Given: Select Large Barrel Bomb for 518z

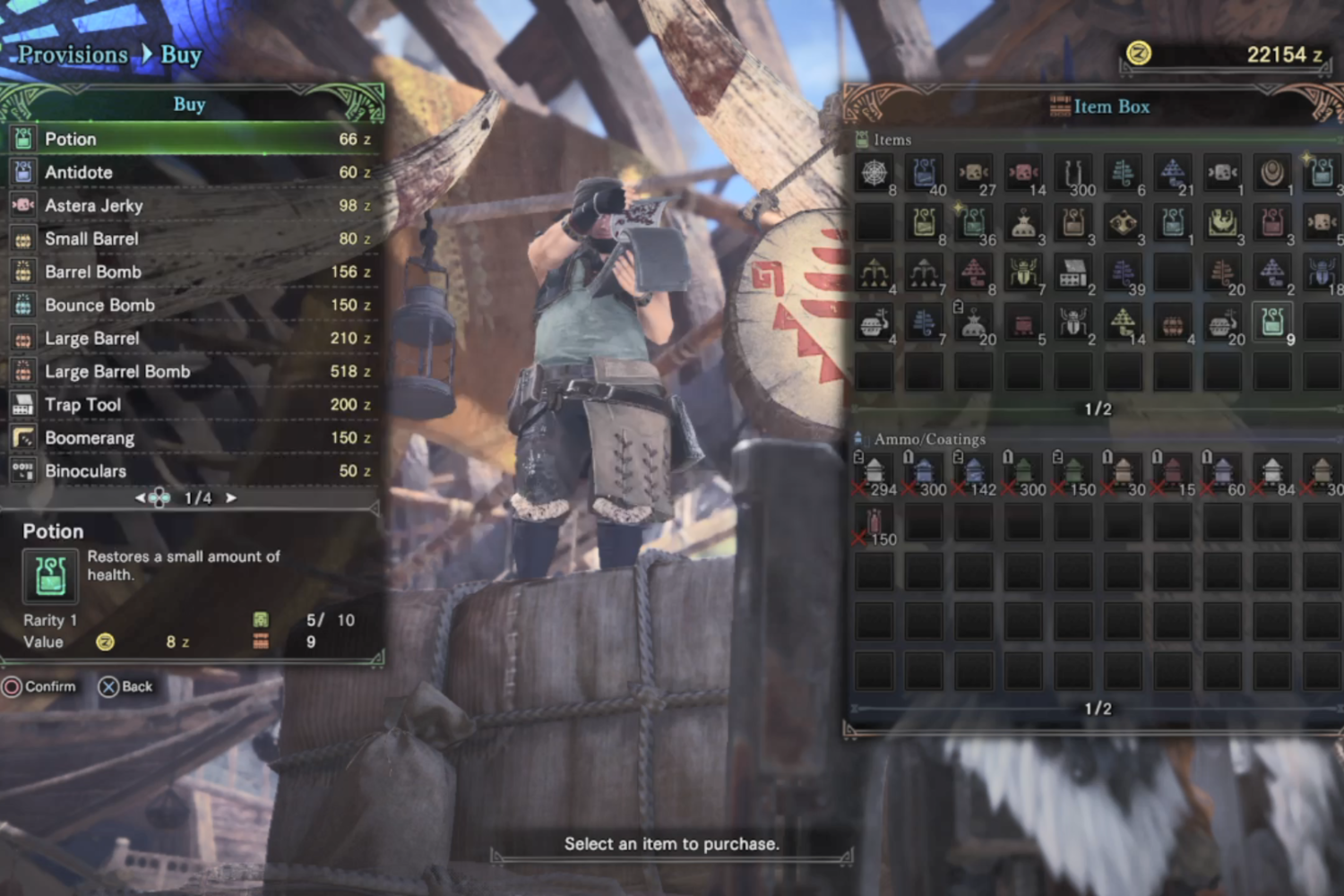Looking at the screenshot, I should pos(193,371).
